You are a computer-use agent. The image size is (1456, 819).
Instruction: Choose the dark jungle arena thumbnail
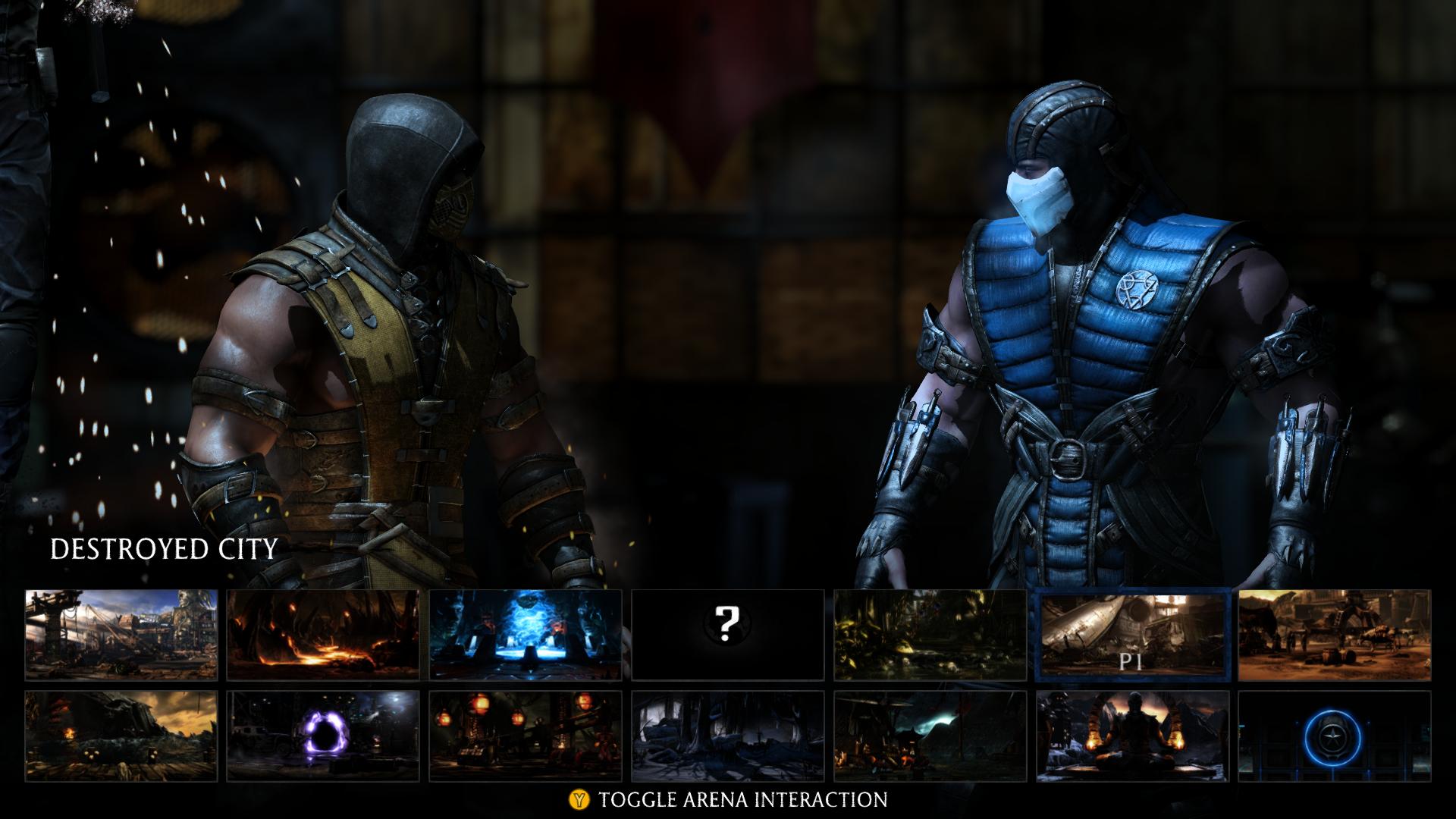click(x=930, y=635)
